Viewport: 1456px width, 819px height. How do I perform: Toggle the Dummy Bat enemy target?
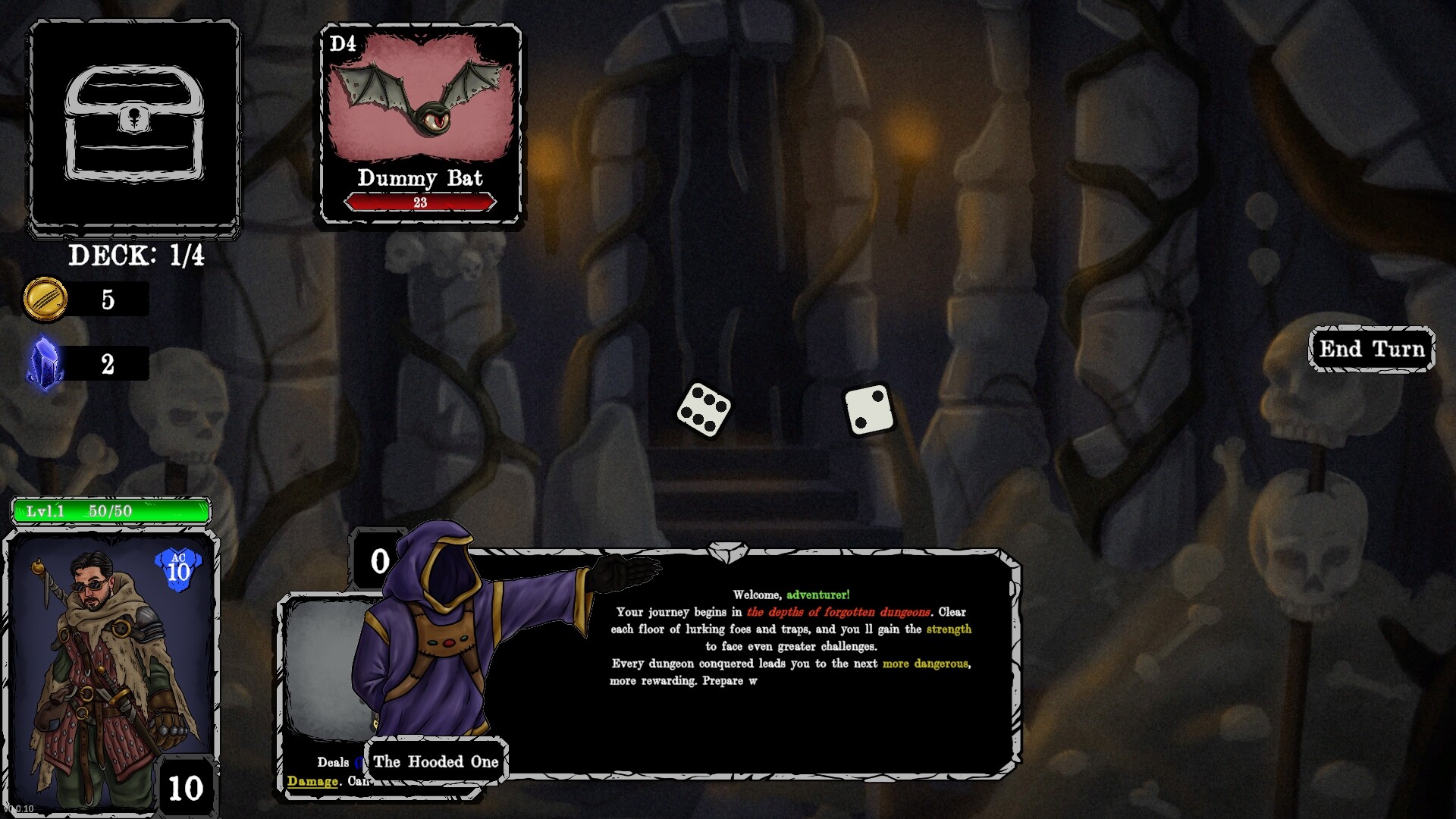[x=421, y=121]
